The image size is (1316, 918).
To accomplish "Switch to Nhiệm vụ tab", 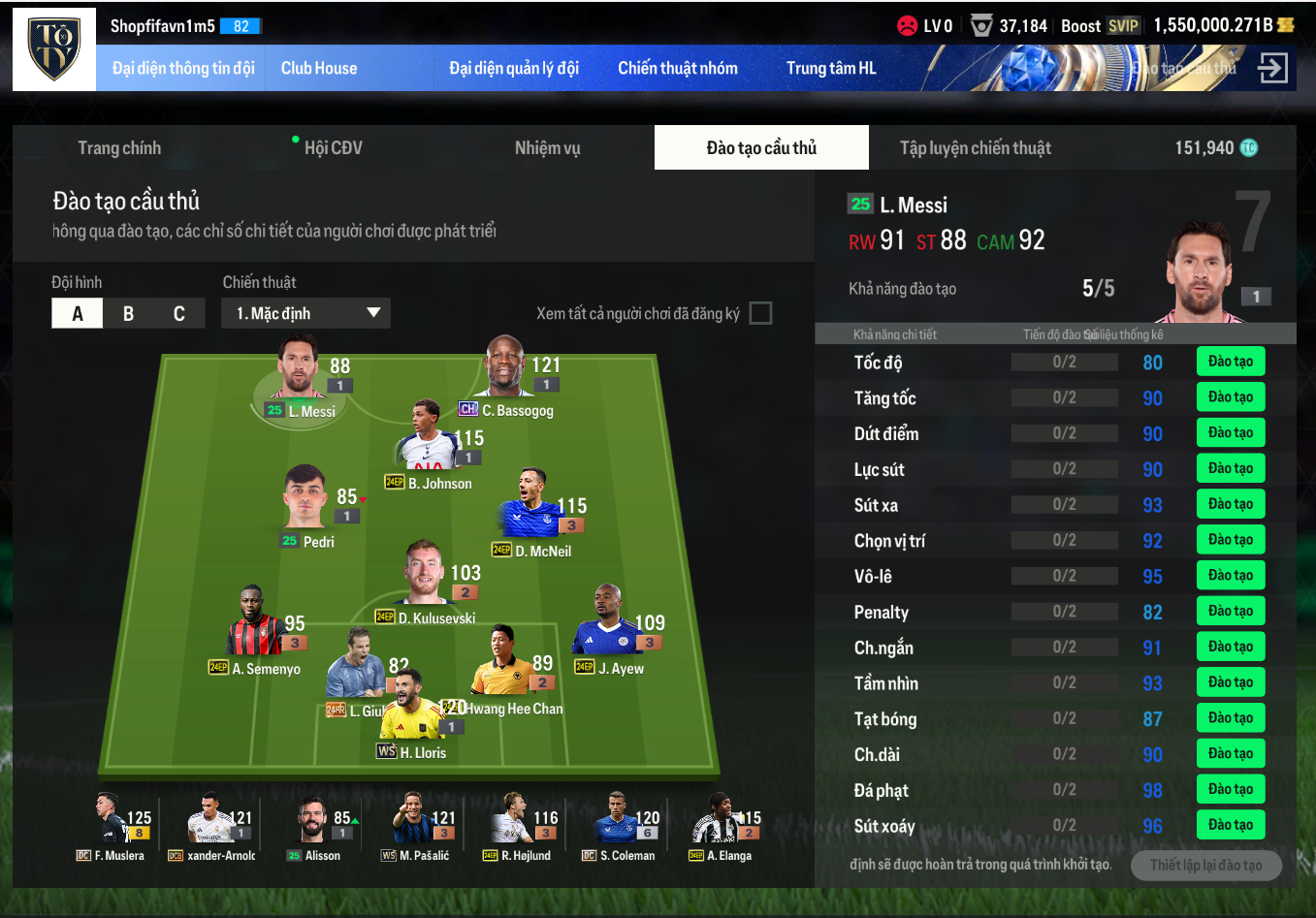I will (547, 148).
